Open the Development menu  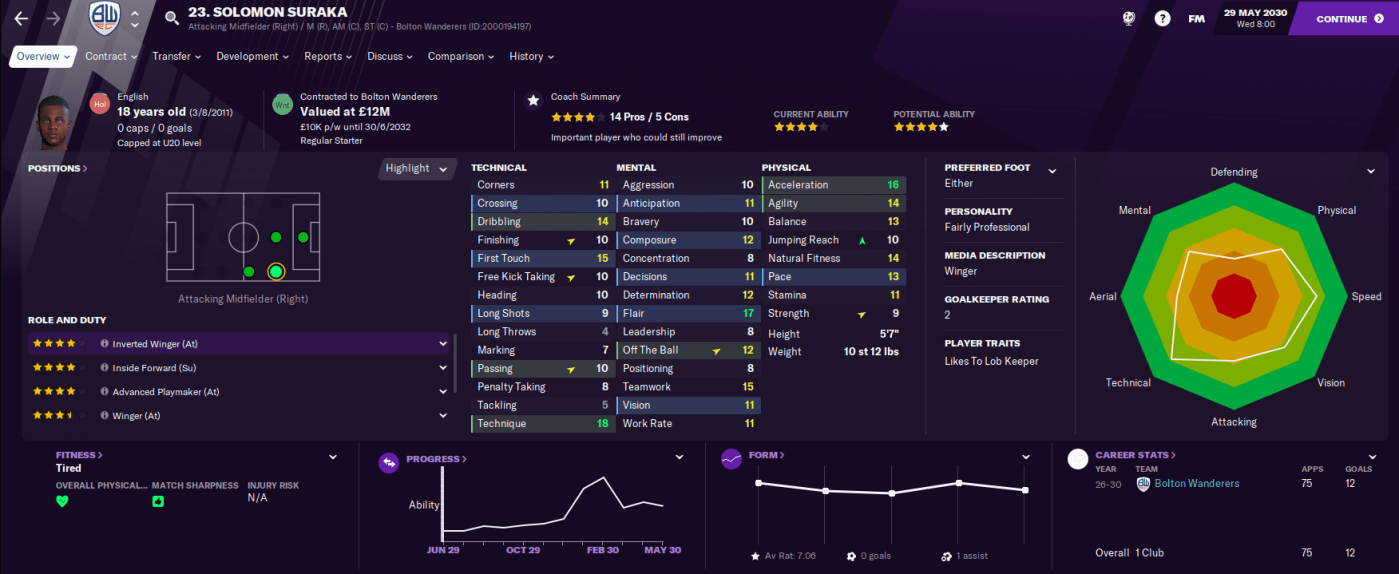tap(252, 57)
